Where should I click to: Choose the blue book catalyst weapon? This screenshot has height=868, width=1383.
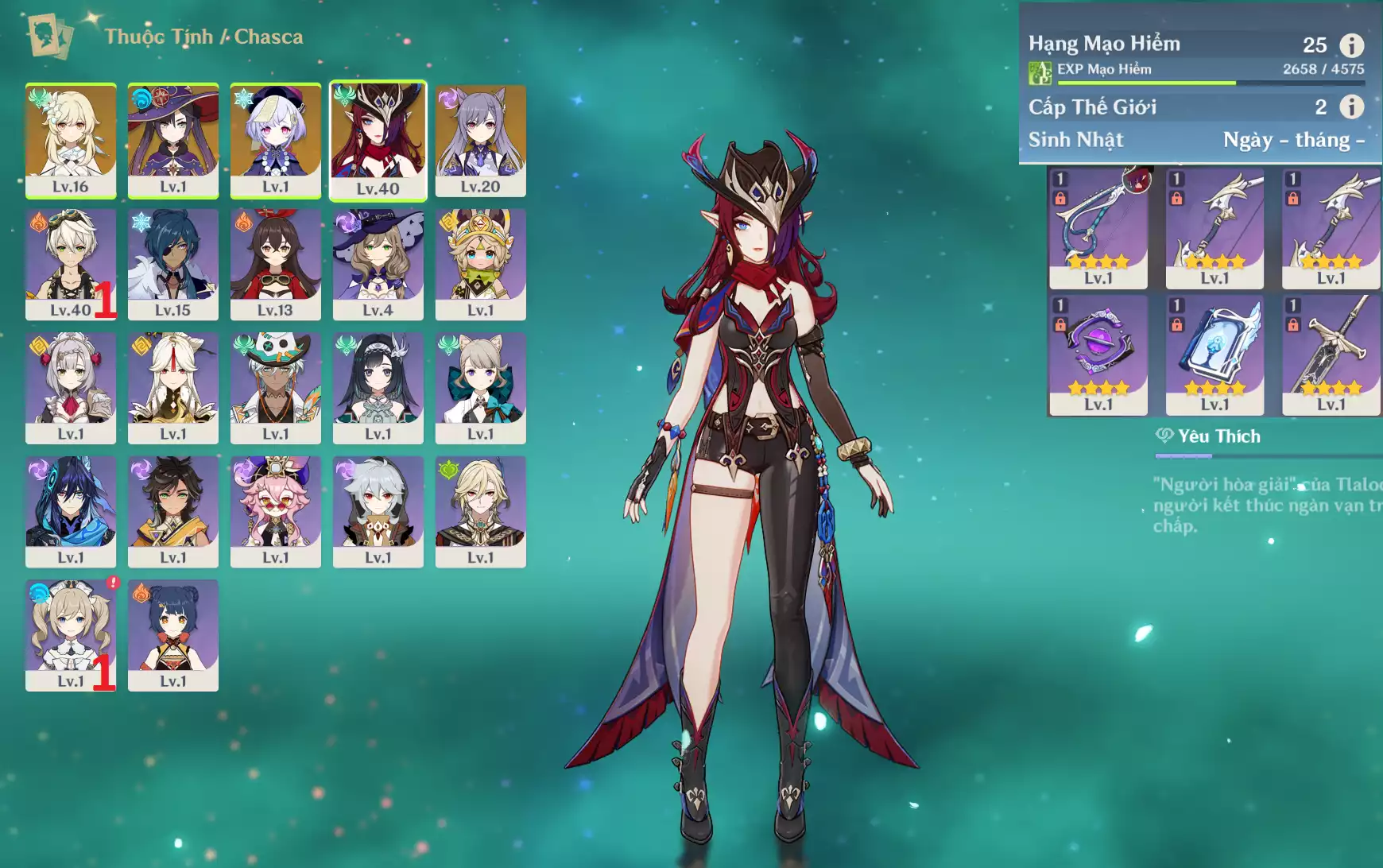tap(1214, 355)
